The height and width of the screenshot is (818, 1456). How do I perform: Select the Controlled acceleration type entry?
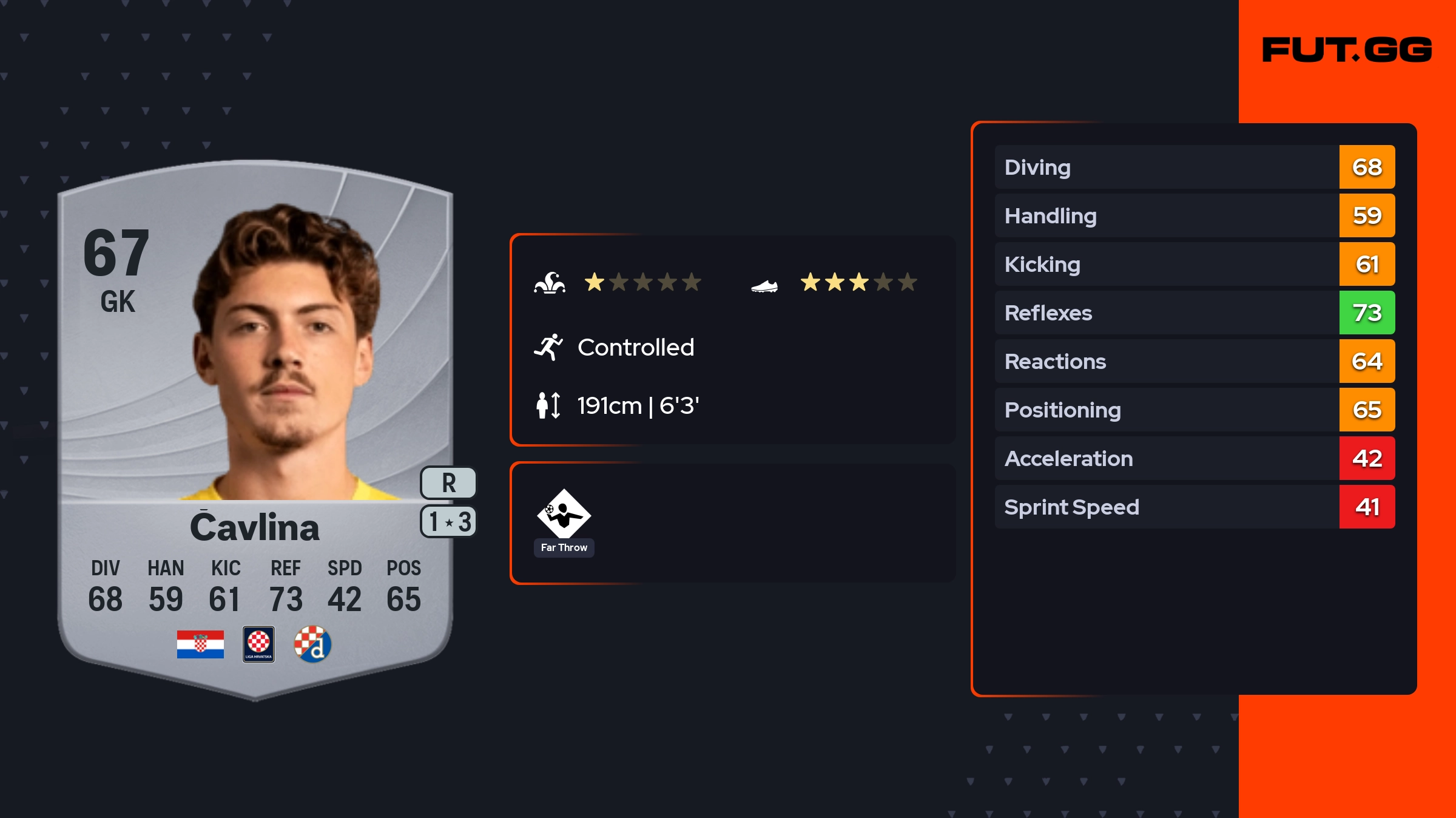635,347
